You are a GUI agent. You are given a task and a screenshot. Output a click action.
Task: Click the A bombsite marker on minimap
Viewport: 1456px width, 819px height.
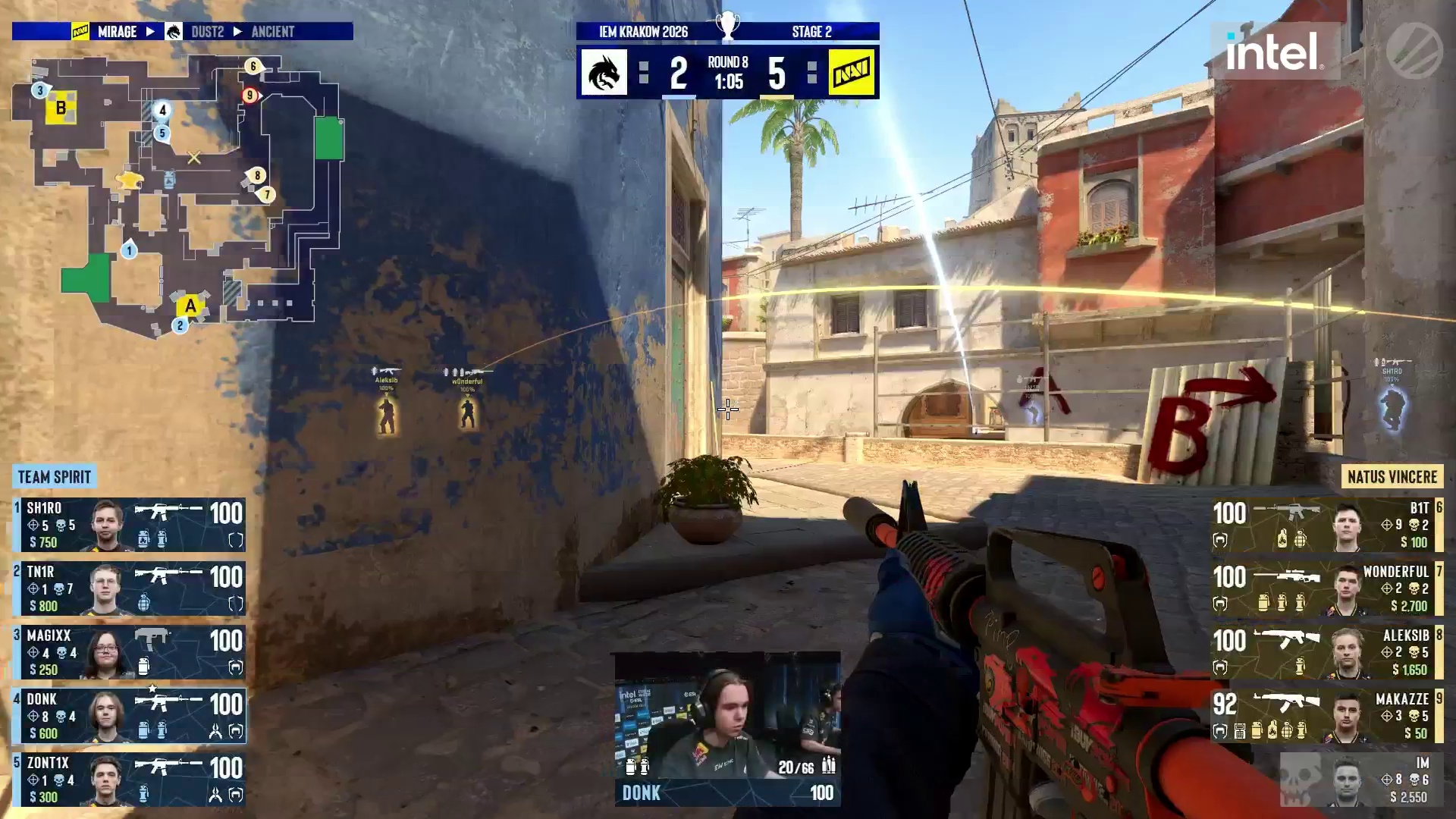(190, 306)
